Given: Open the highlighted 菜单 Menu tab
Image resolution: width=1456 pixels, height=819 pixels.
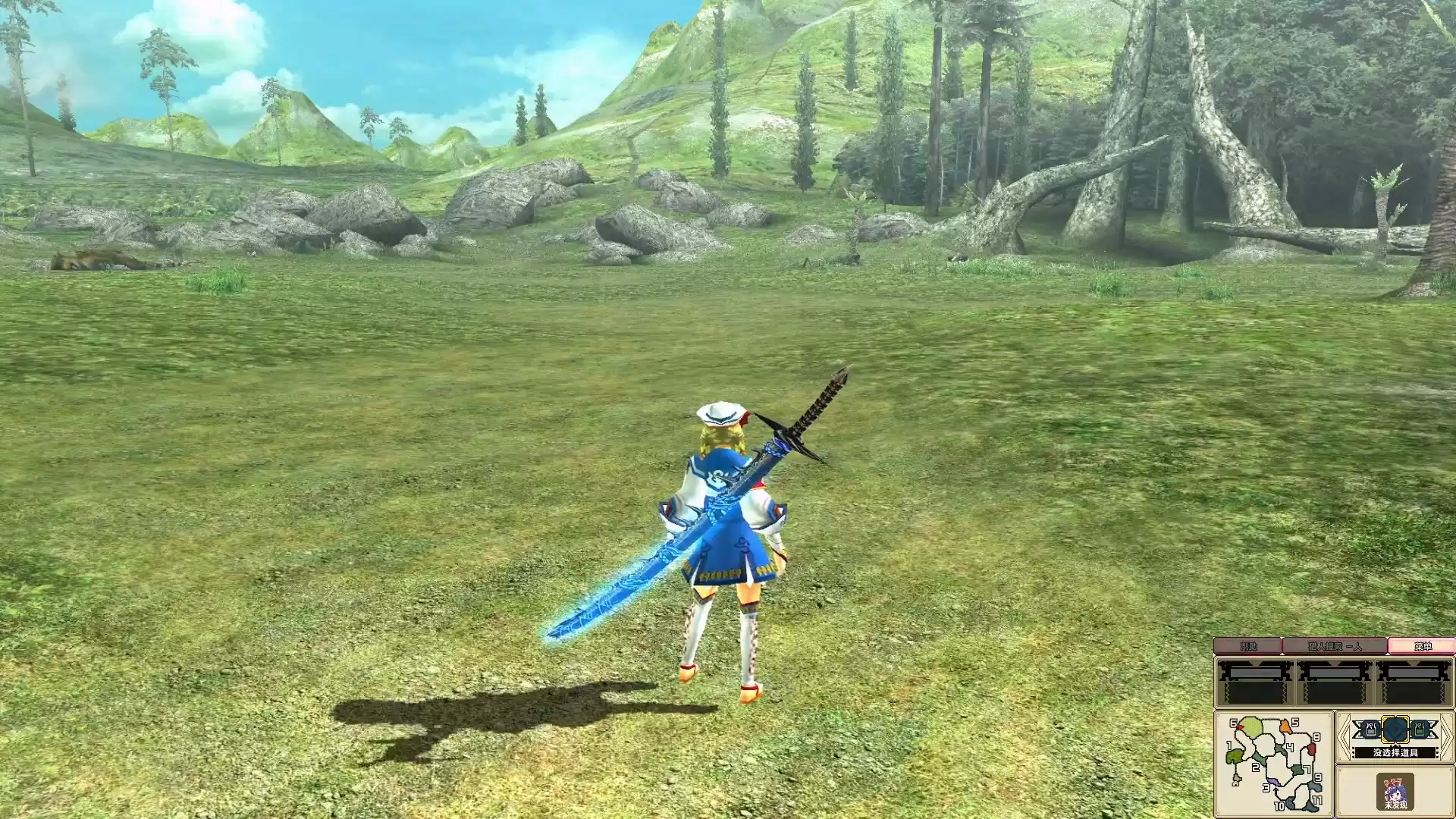Looking at the screenshot, I should [x=1423, y=645].
